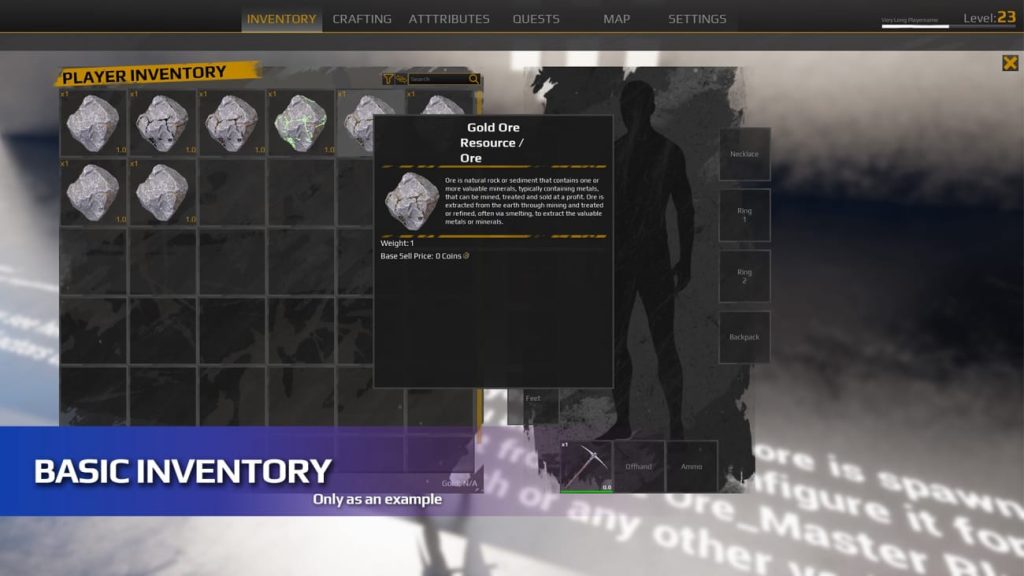Open the Map tab
Viewport: 1024px width, 576px height.
coord(617,19)
